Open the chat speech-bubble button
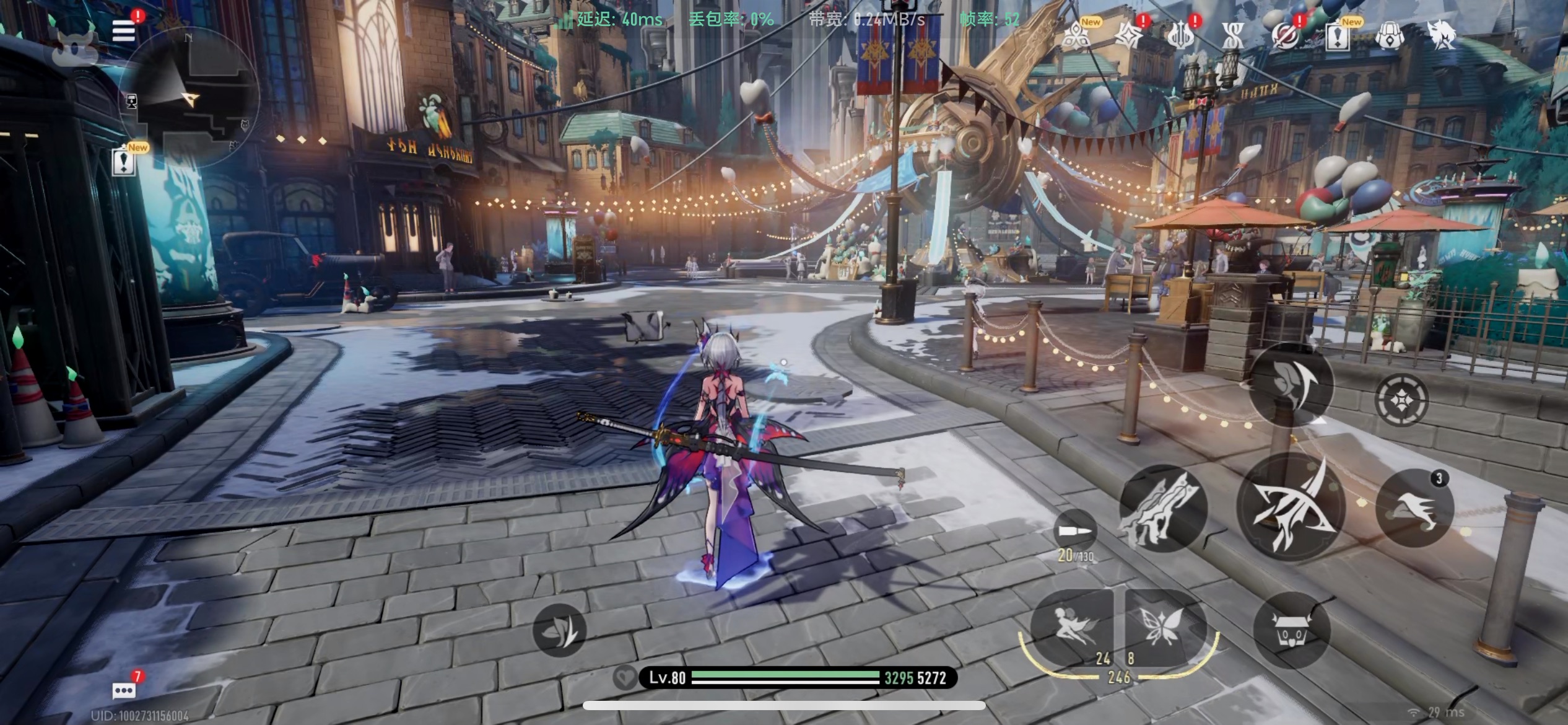This screenshot has height=725, width=1568. 124,690
